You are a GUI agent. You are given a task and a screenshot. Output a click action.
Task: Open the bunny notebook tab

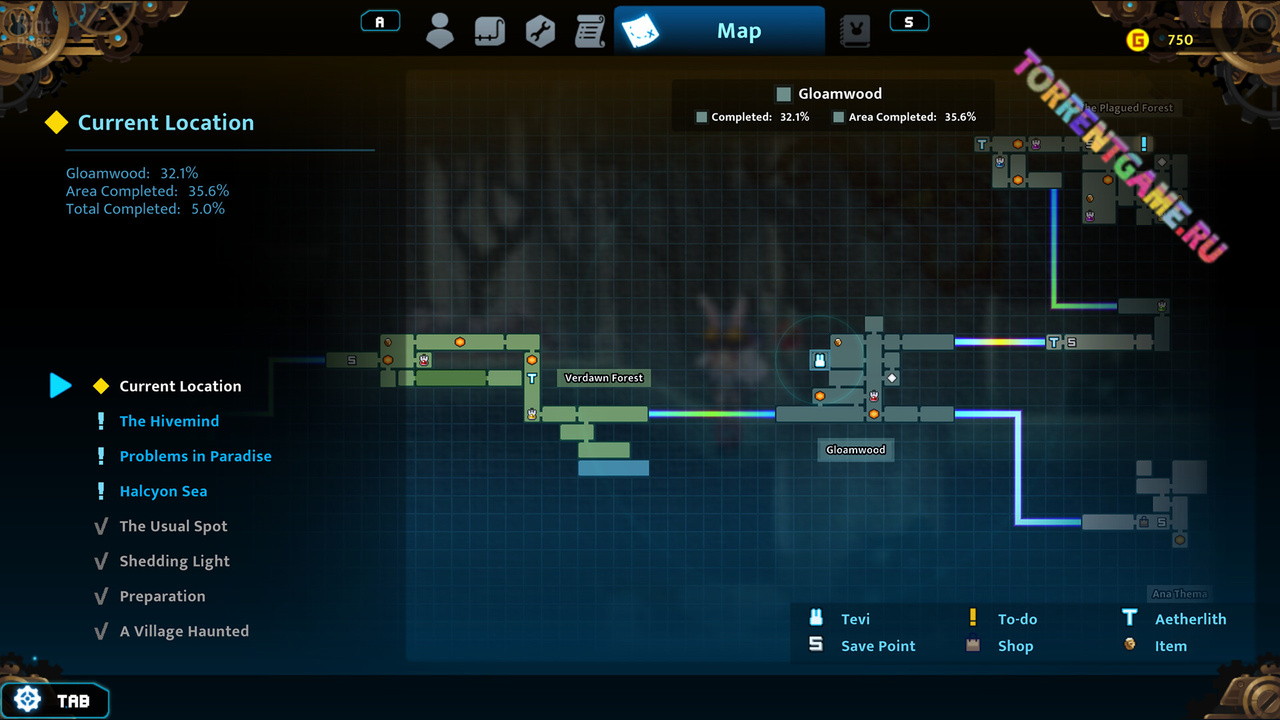coord(854,31)
